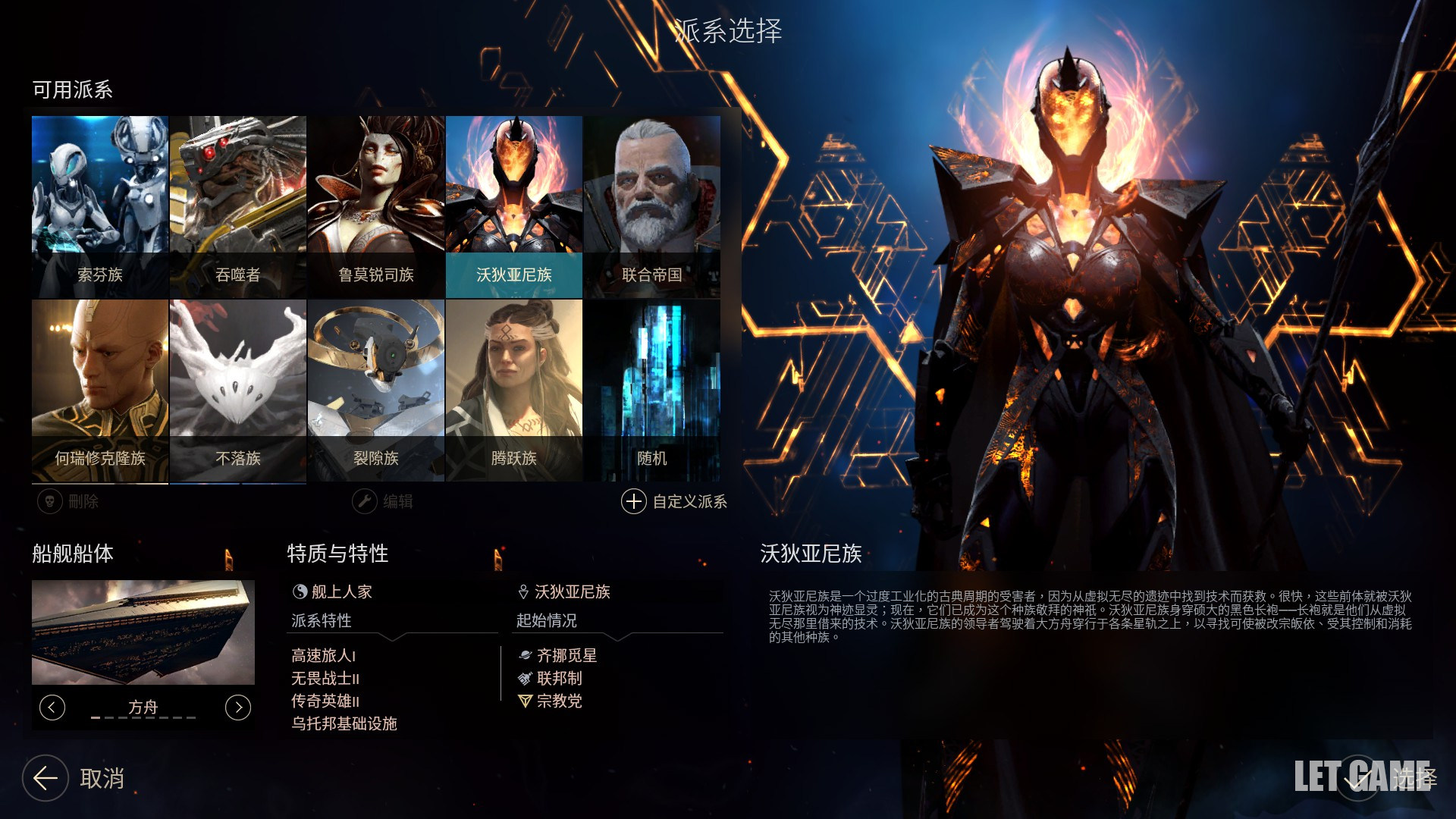The width and height of the screenshot is (1456, 819).
Task: Pick the 鲁莫锐司族 faction
Action: 376,205
